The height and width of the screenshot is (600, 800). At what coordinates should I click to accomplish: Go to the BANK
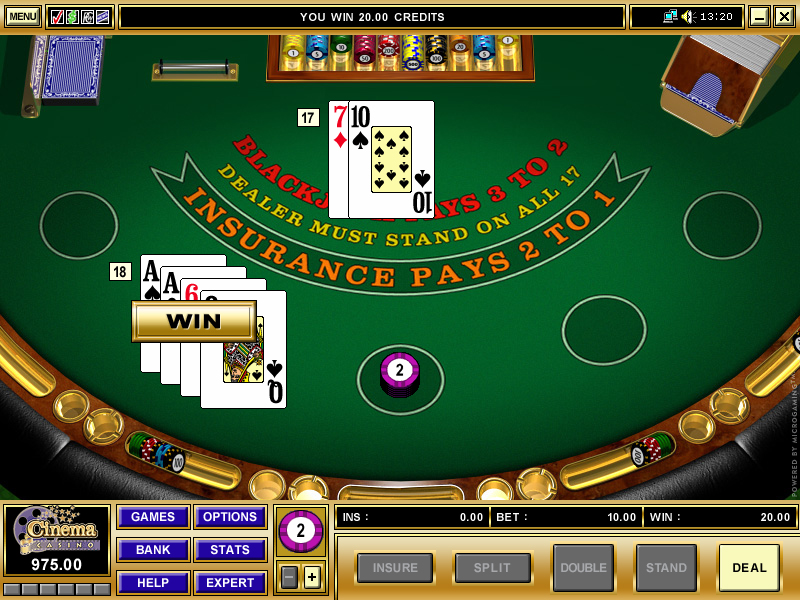pos(153,550)
